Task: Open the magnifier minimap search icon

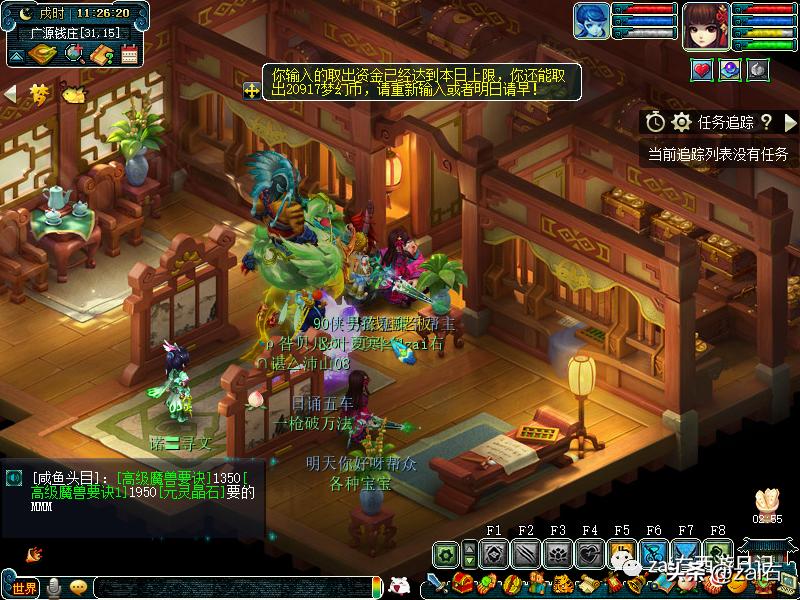Action: 74,54
